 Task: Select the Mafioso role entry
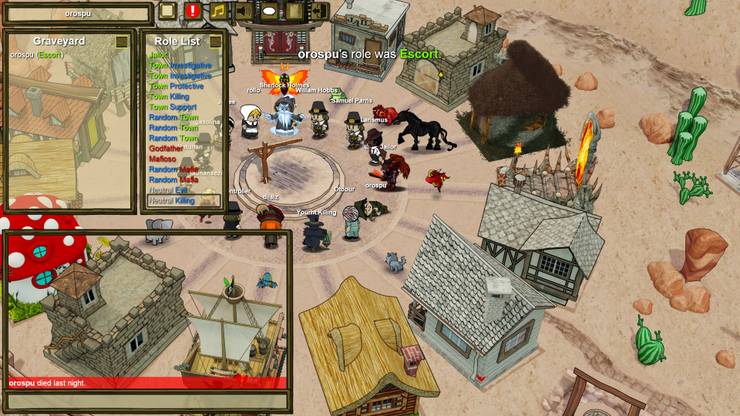point(164,159)
